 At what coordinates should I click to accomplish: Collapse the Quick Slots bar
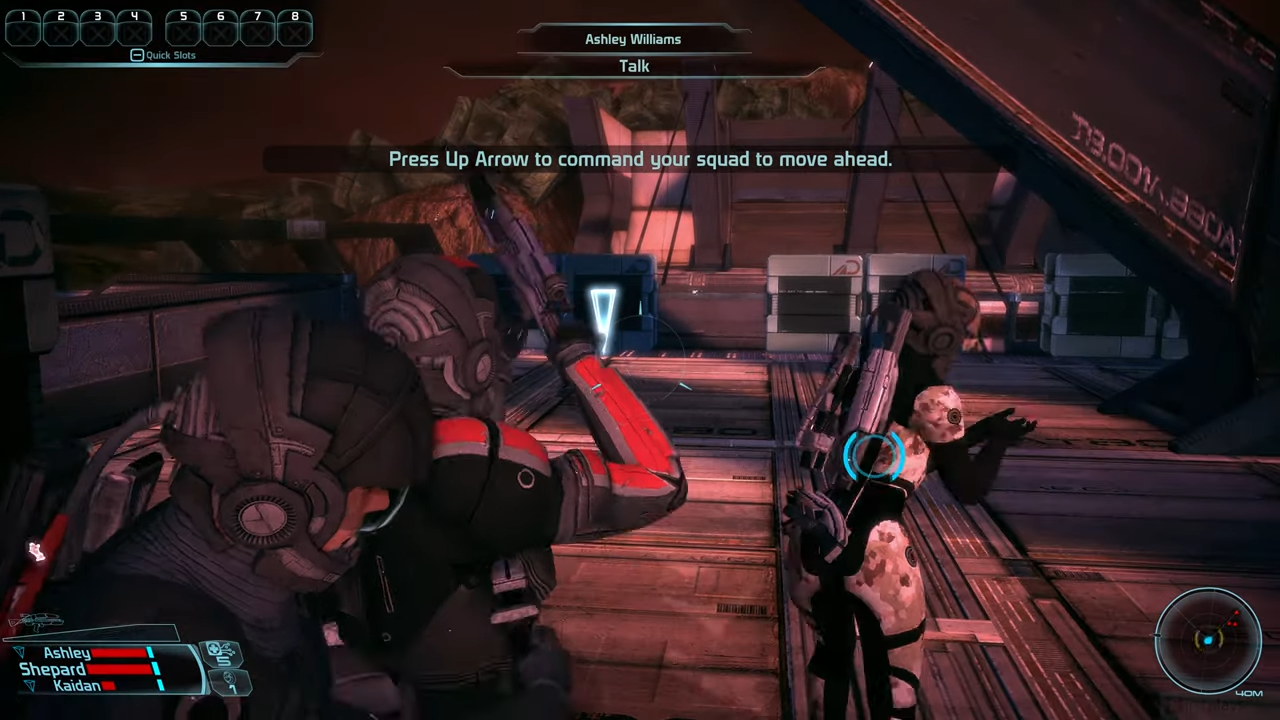pos(137,54)
